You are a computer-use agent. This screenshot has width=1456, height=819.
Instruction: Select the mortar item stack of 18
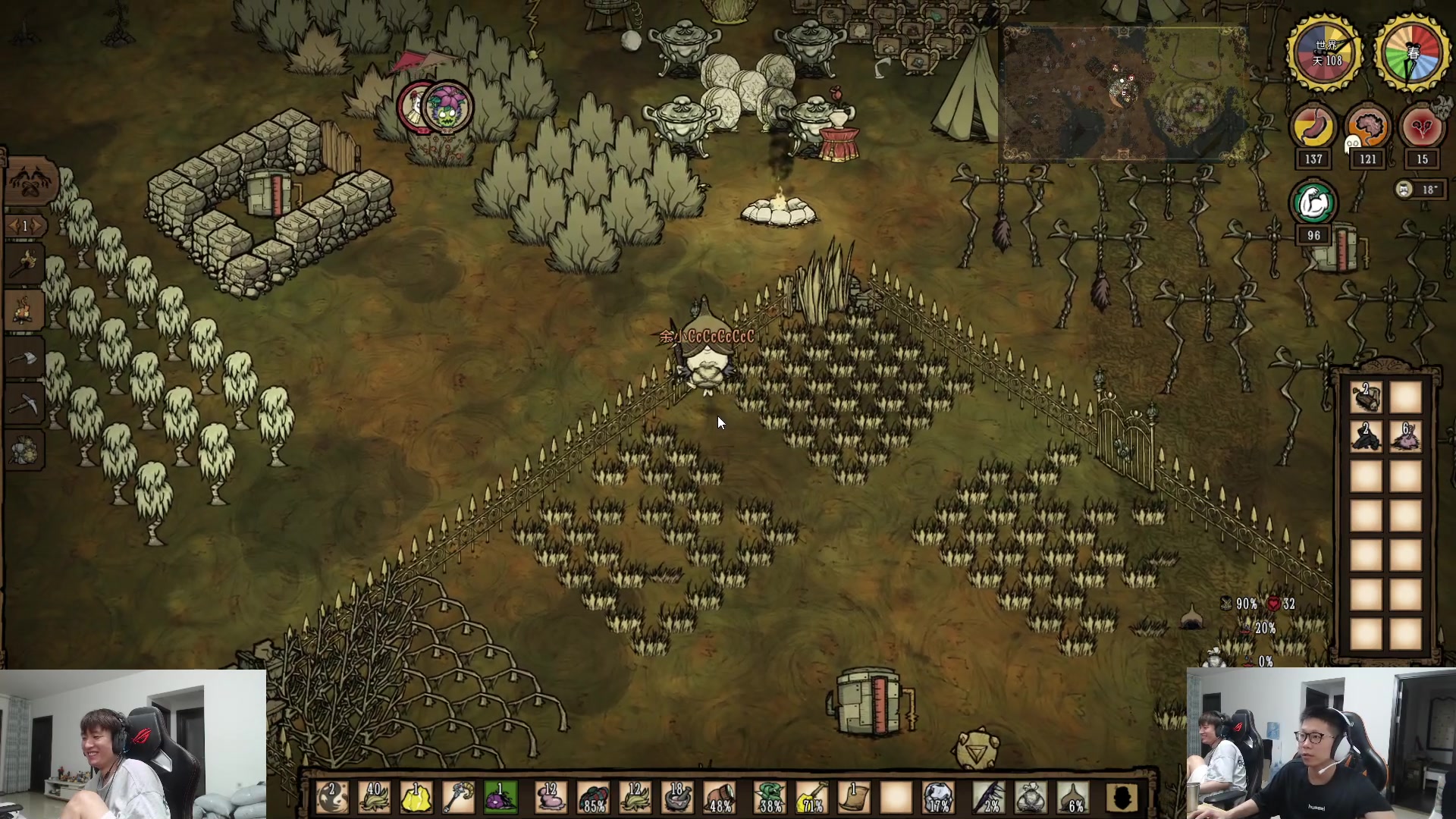coord(677,798)
